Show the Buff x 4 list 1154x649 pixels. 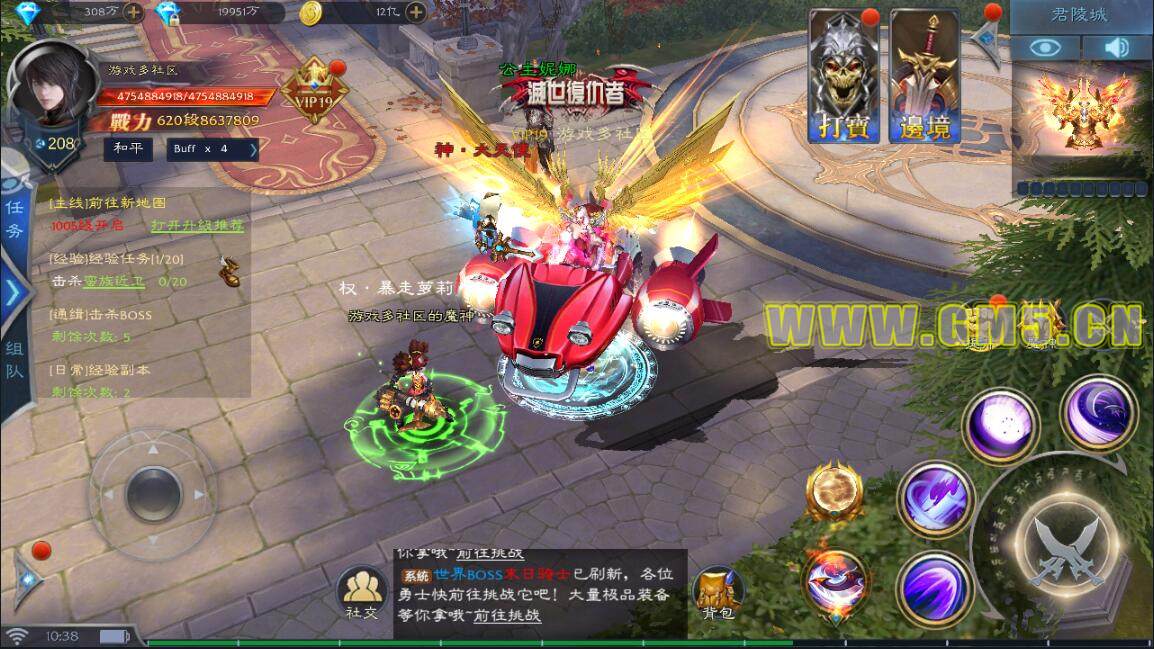pyautogui.click(x=214, y=149)
